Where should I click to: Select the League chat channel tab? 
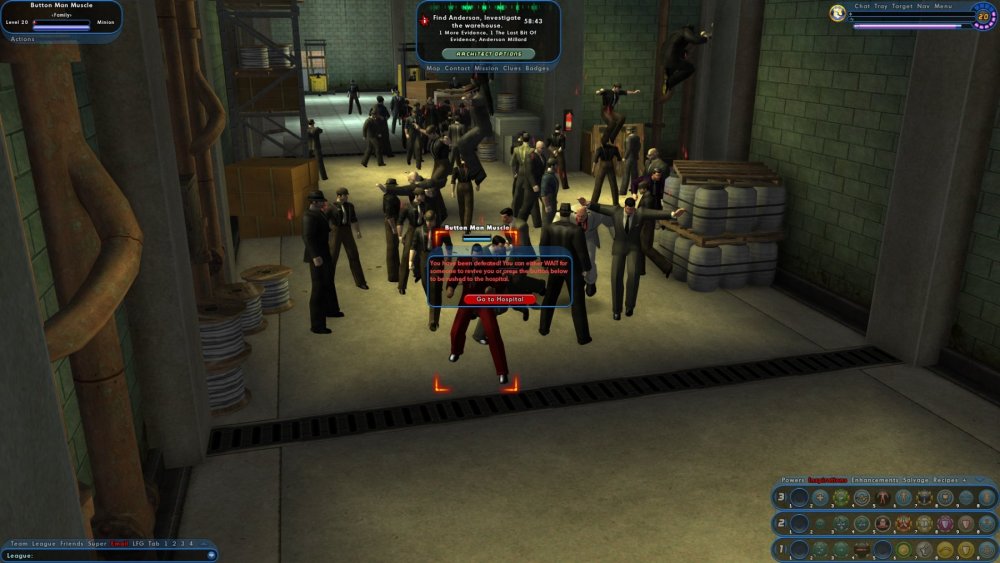tap(42, 543)
